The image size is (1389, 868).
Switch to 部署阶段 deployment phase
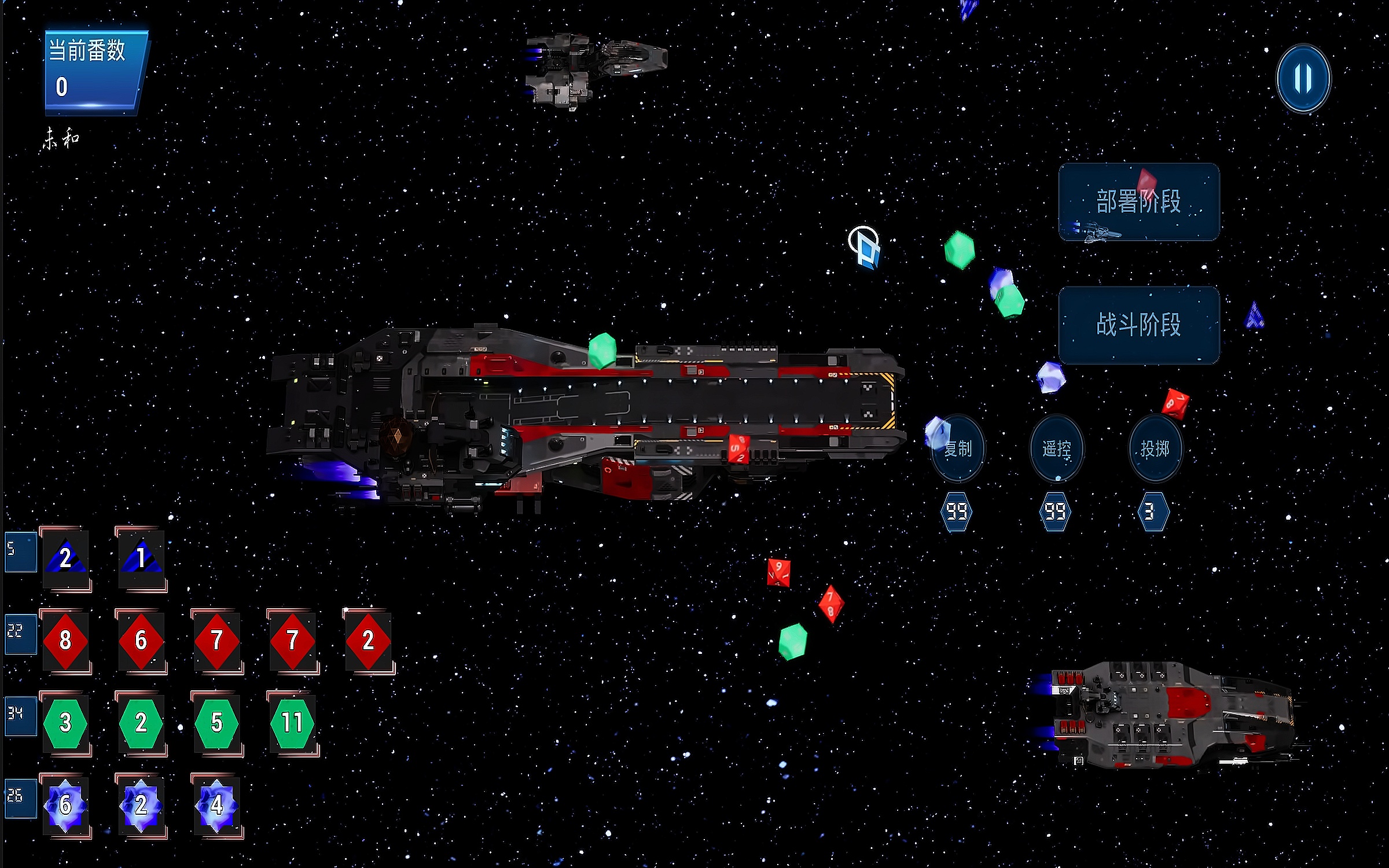[1138, 201]
